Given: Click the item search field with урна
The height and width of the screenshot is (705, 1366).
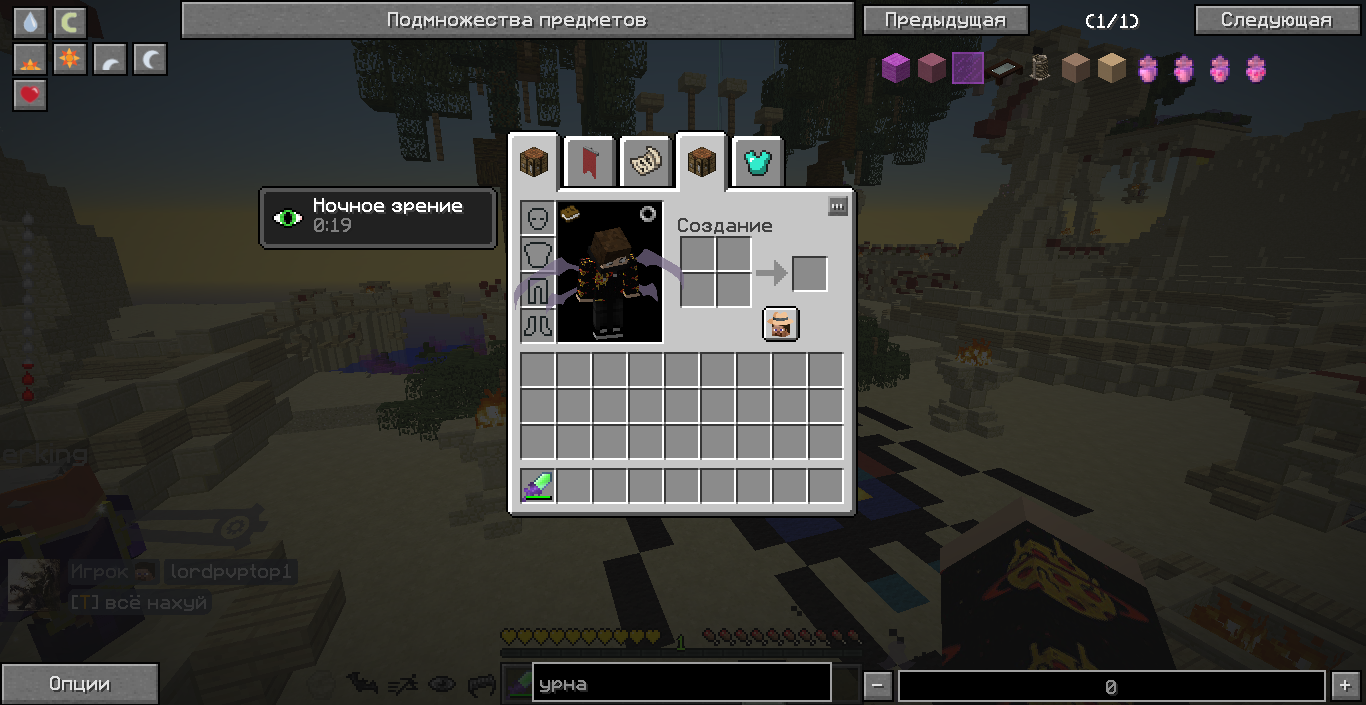Looking at the screenshot, I should coord(681,684).
